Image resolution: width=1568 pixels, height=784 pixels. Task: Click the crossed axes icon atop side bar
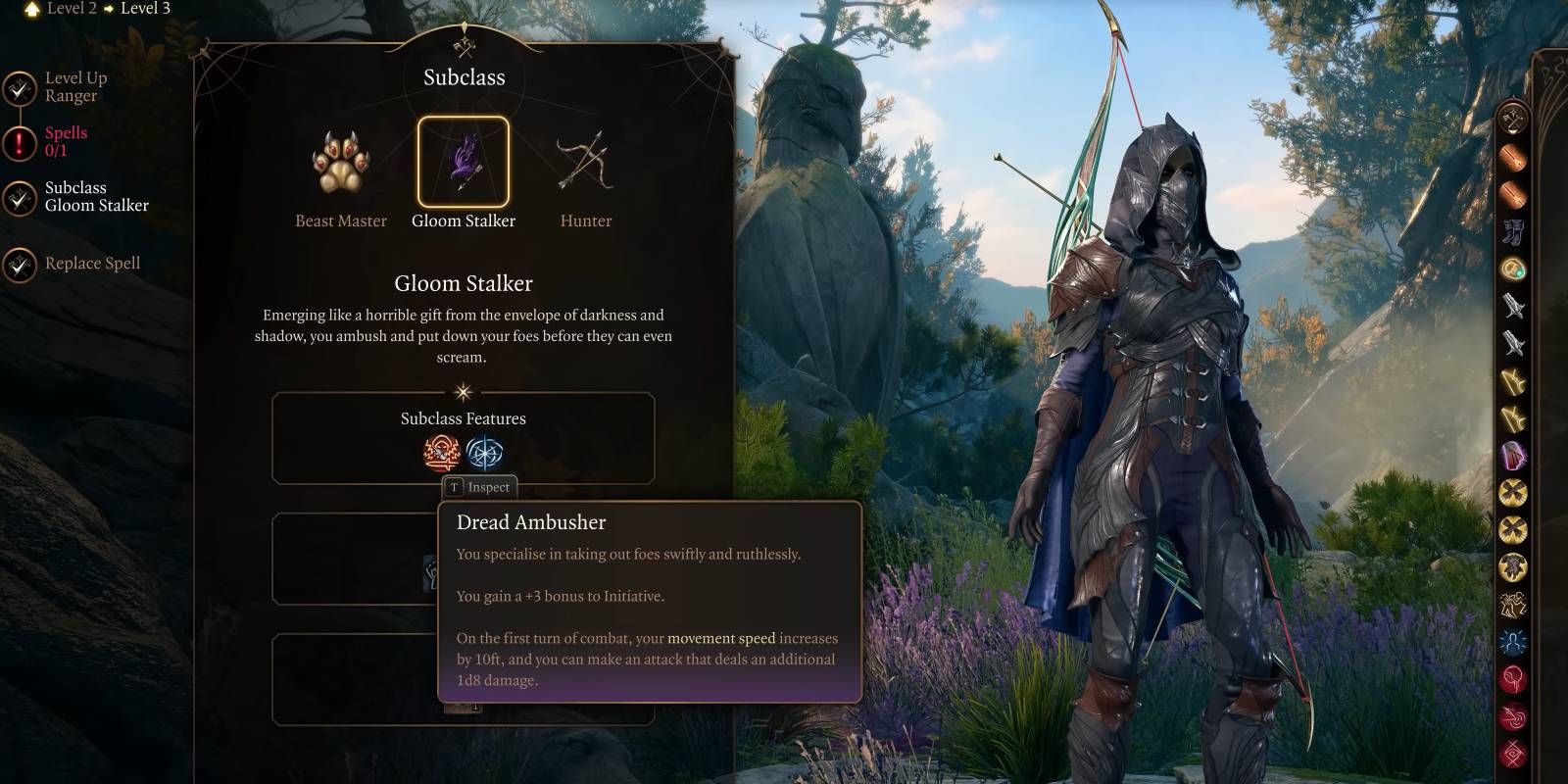click(1513, 120)
